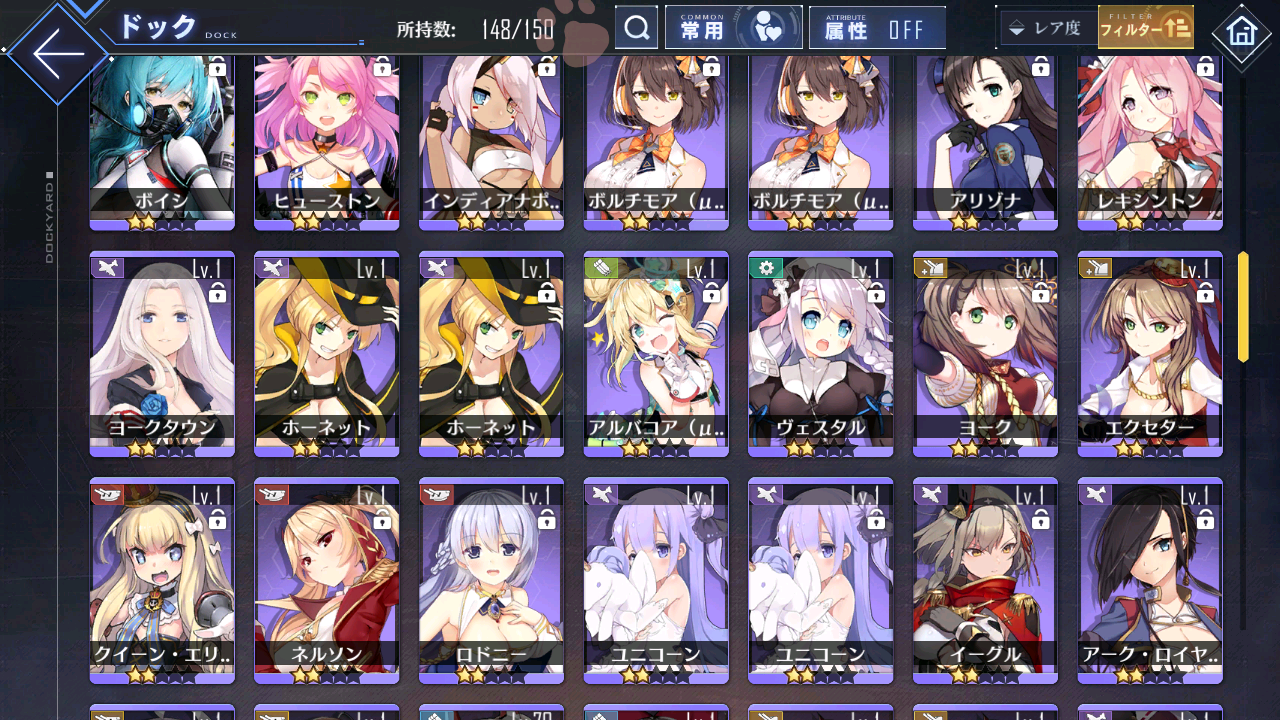Select the ボイシ ship card

pos(162,140)
